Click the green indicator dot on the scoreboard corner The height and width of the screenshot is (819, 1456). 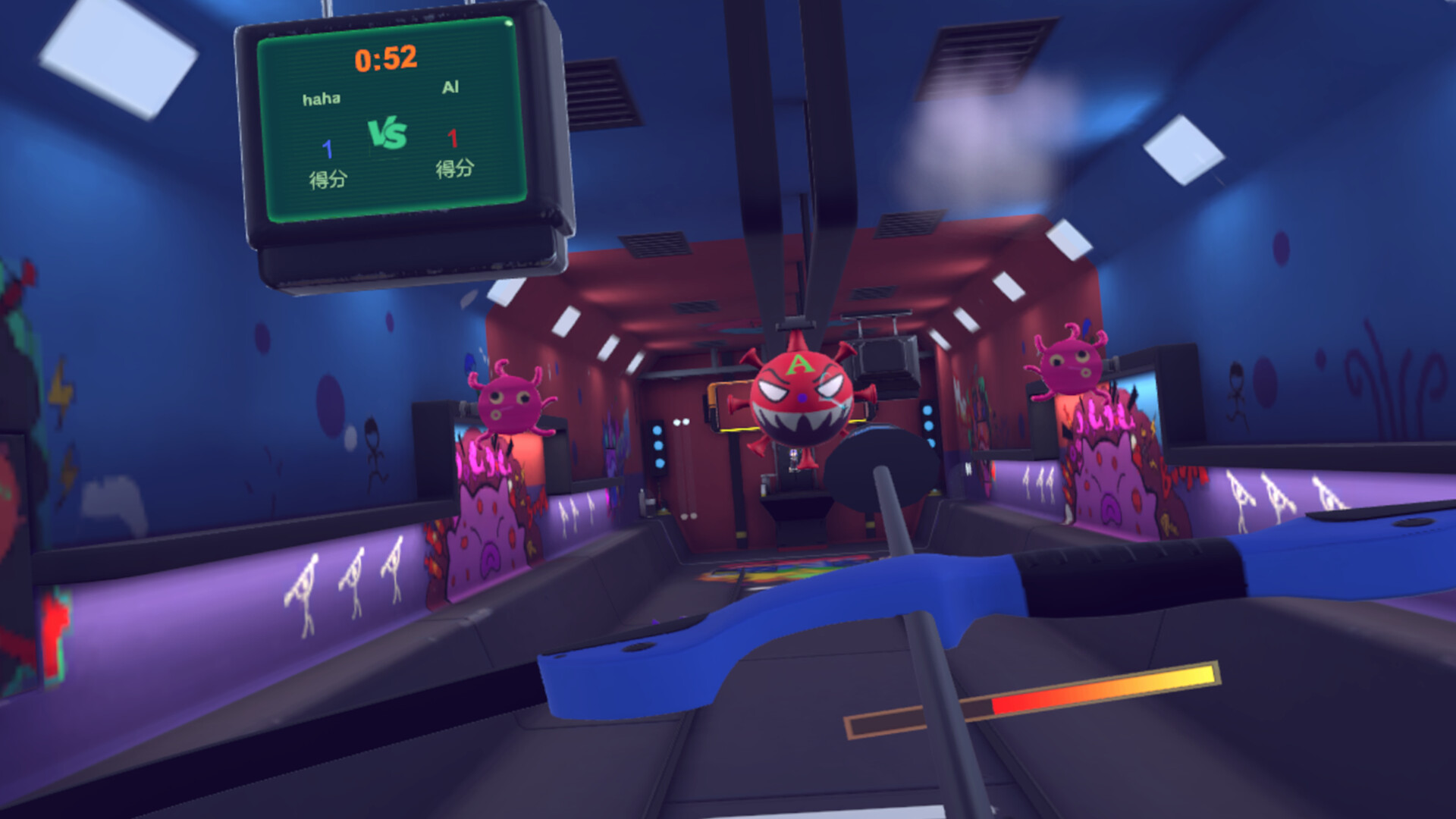coord(509,23)
